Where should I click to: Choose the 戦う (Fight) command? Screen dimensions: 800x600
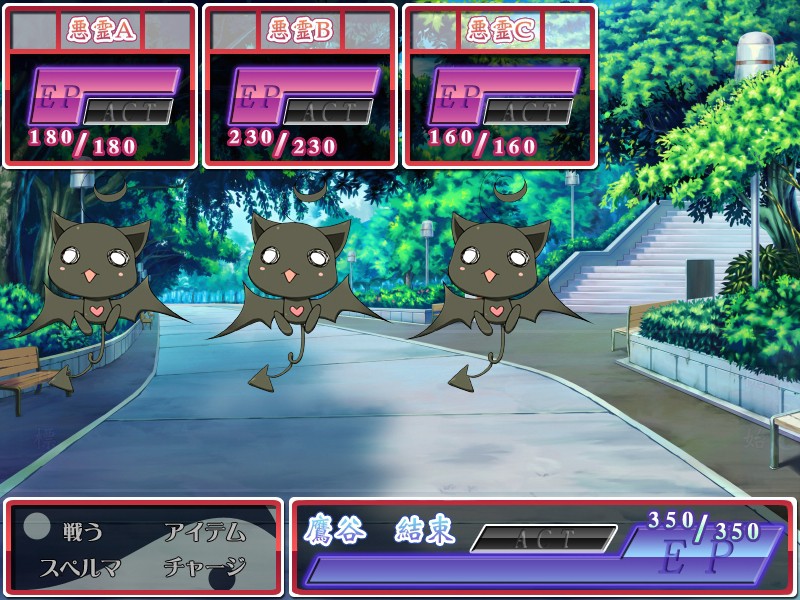[82, 532]
